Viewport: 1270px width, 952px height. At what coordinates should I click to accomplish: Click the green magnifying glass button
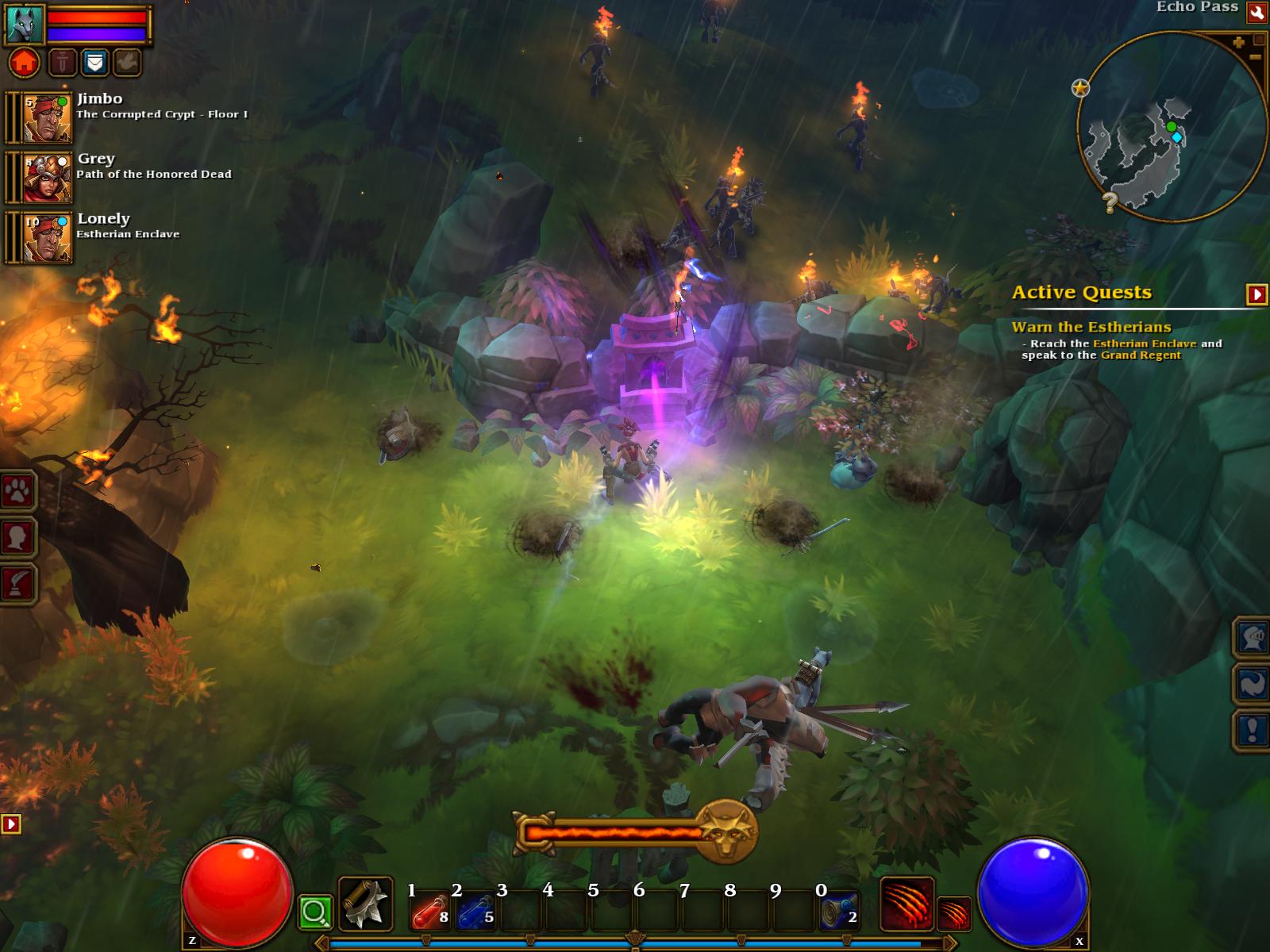tap(315, 912)
